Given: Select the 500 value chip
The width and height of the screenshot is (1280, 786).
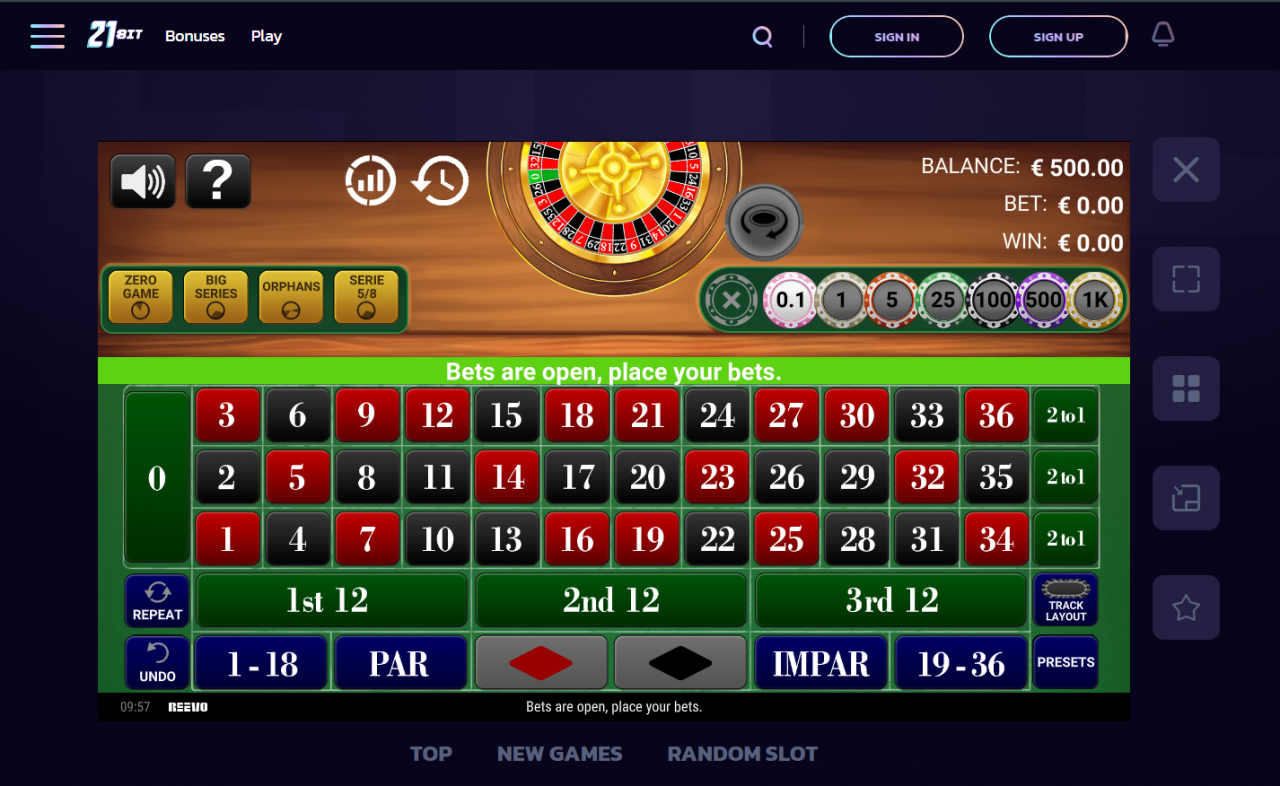Looking at the screenshot, I should 1043,300.
